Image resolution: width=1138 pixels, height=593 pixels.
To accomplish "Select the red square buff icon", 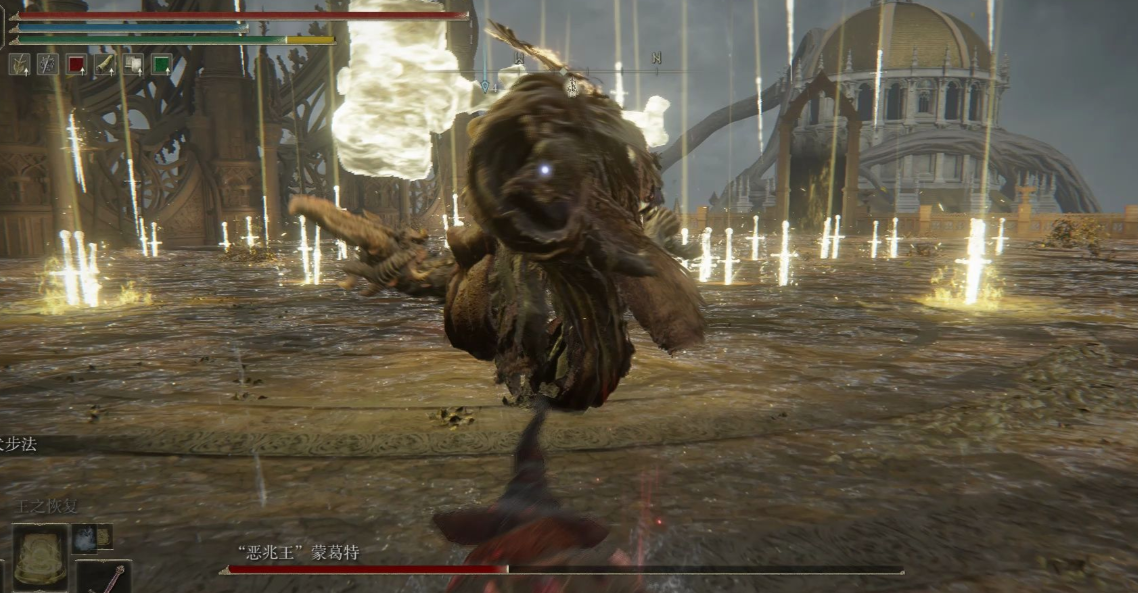I will click(76, 65).
